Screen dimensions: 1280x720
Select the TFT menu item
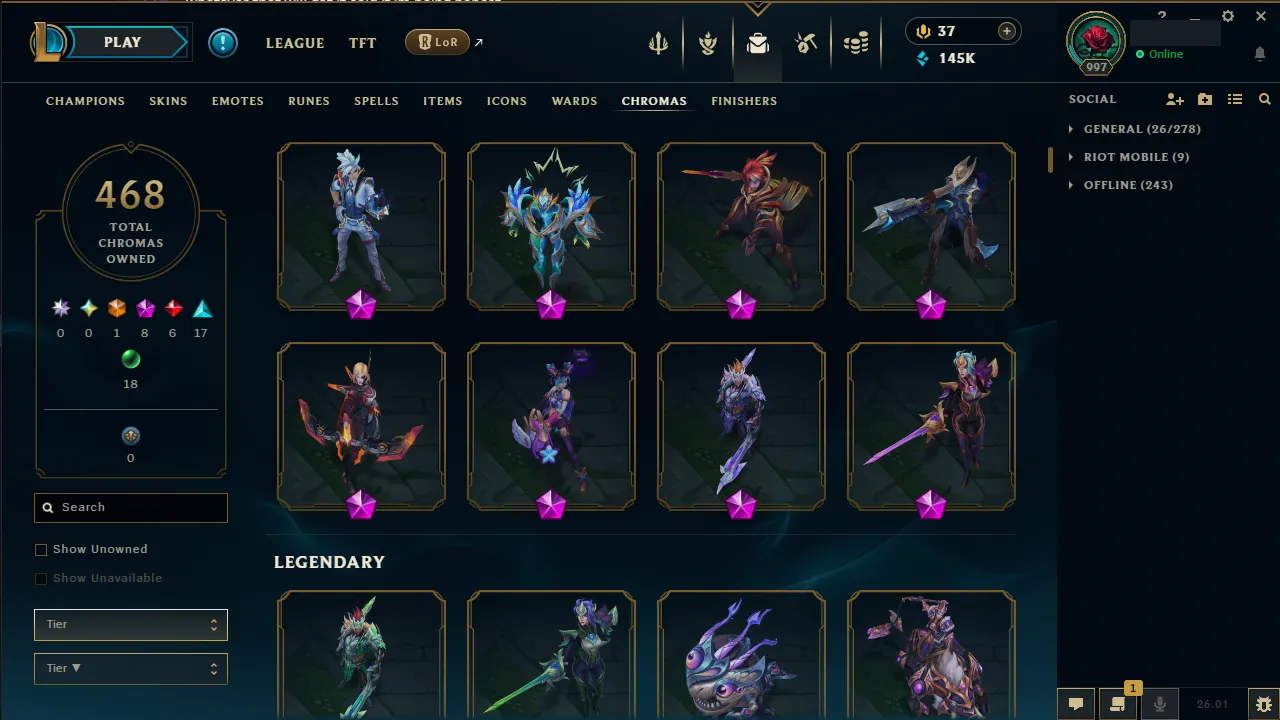[x=362, y=43]
